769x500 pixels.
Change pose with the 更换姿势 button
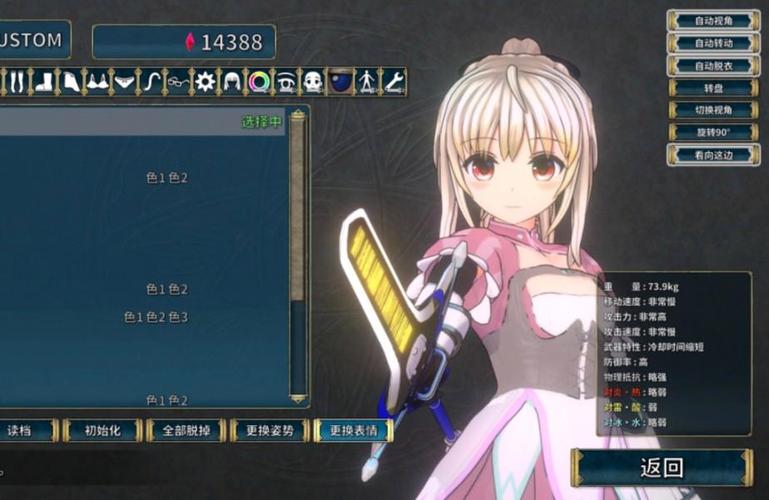269,430
